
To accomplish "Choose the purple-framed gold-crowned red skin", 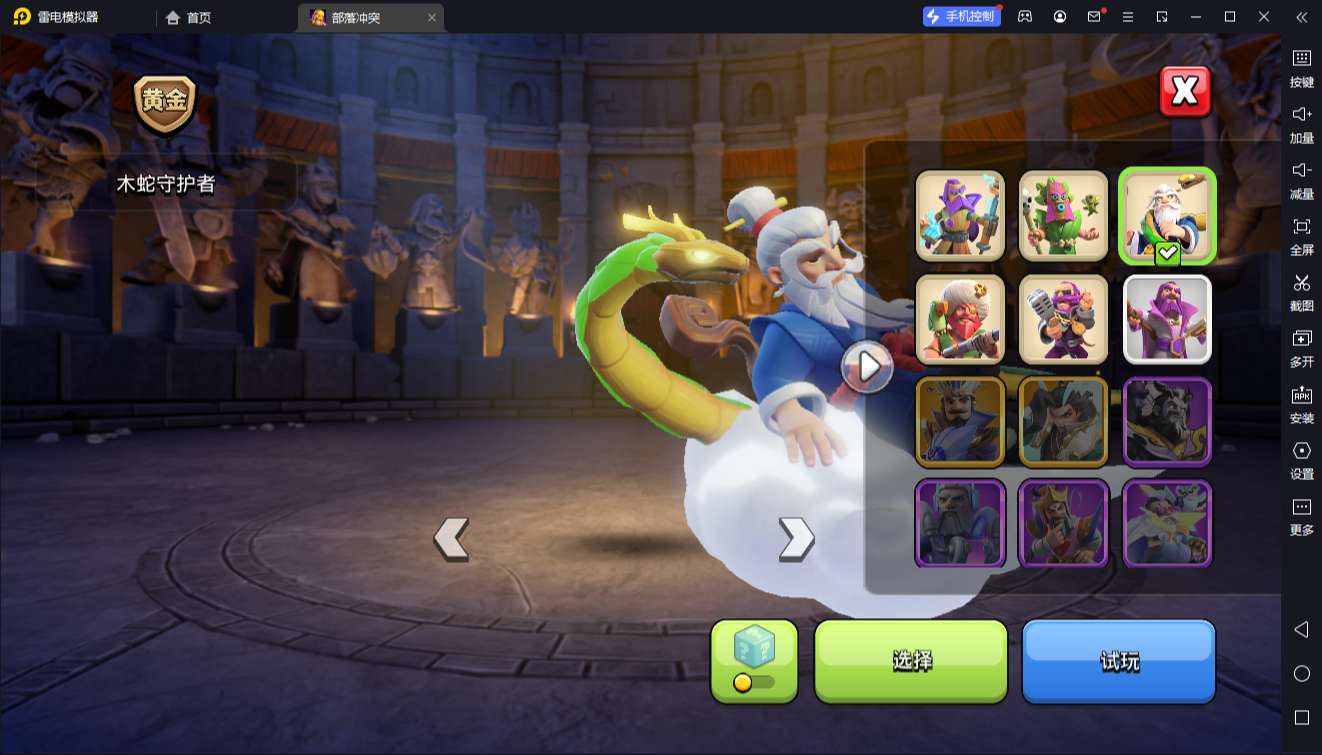I will coord(1063,523).
